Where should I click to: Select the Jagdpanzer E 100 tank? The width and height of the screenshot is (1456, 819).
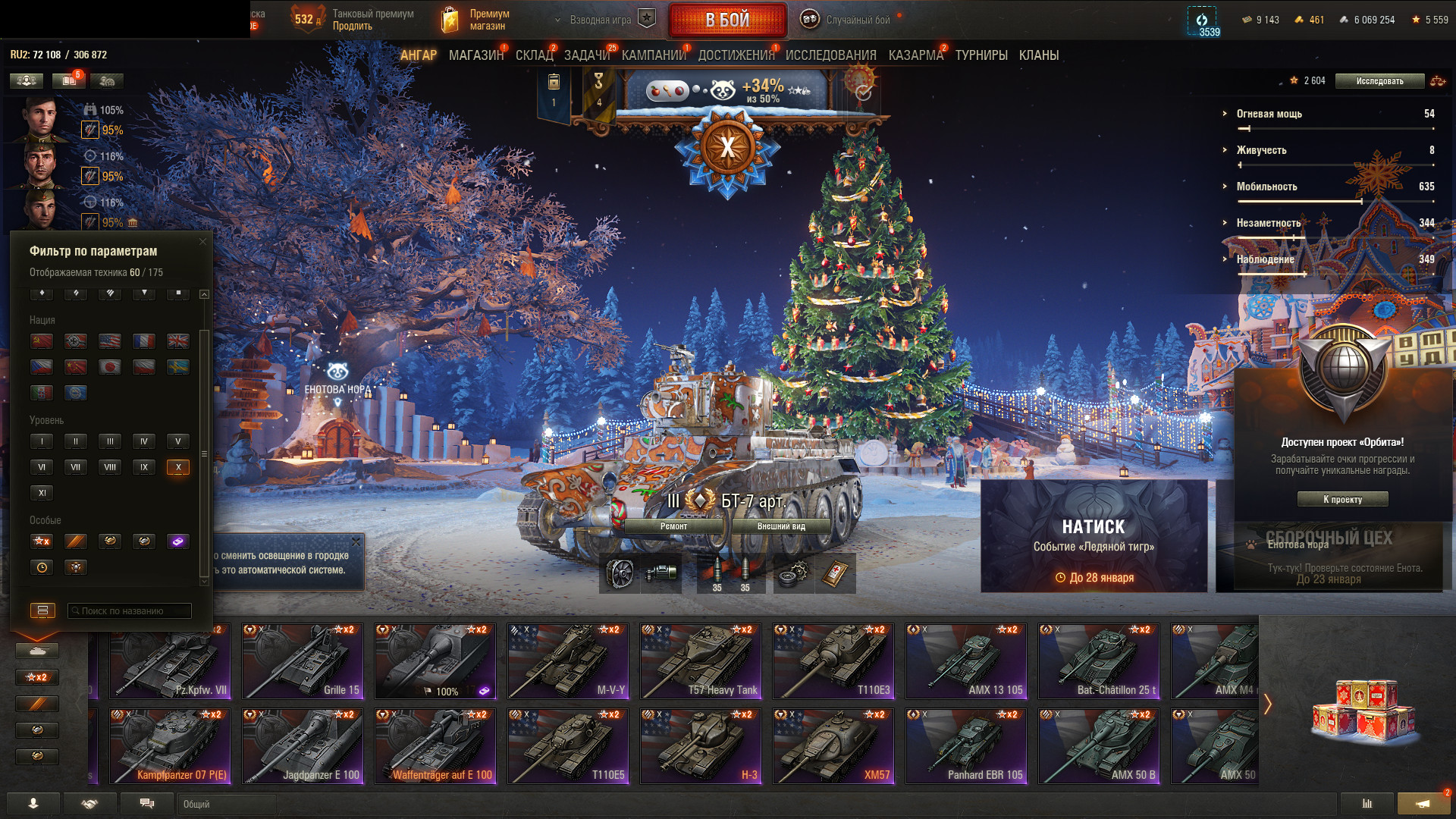click(x=303, y=746)
